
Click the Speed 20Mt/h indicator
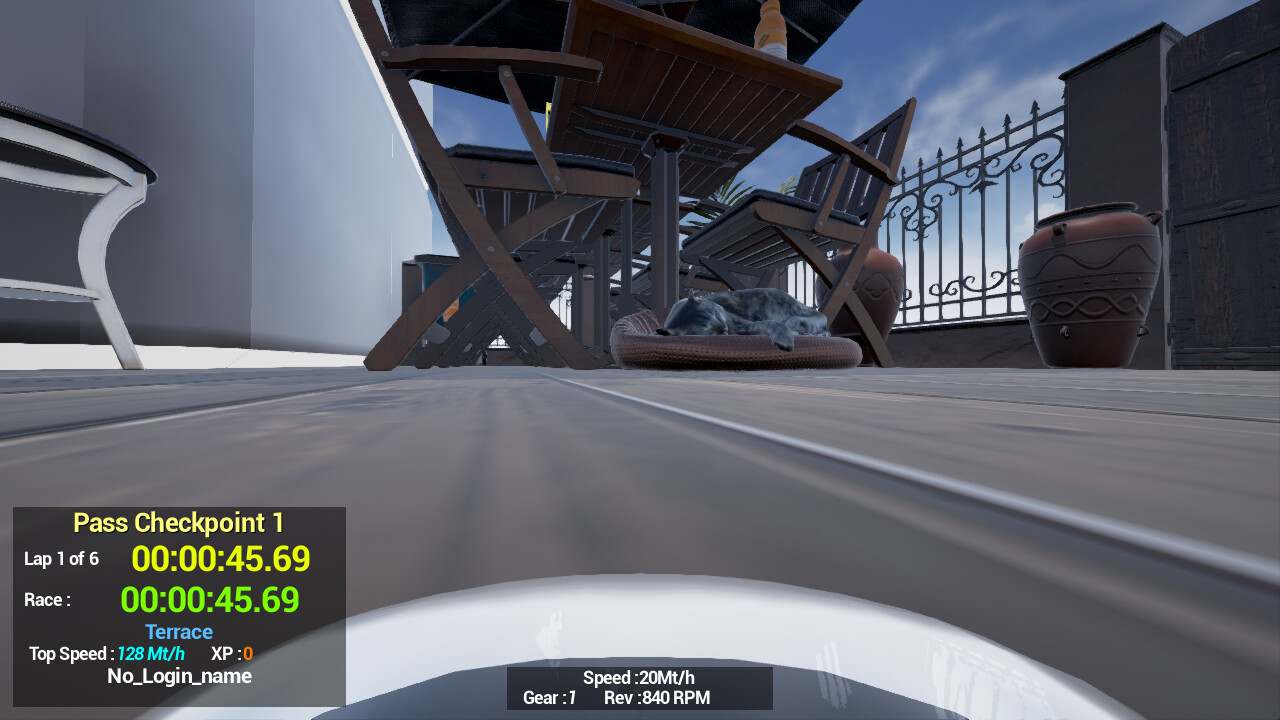coord(637,677)
